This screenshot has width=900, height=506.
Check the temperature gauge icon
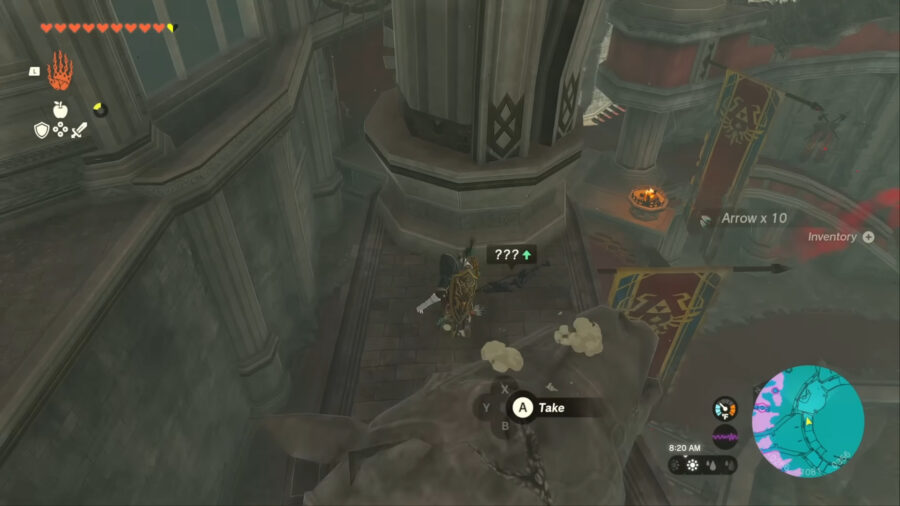(x=725, y=408)
